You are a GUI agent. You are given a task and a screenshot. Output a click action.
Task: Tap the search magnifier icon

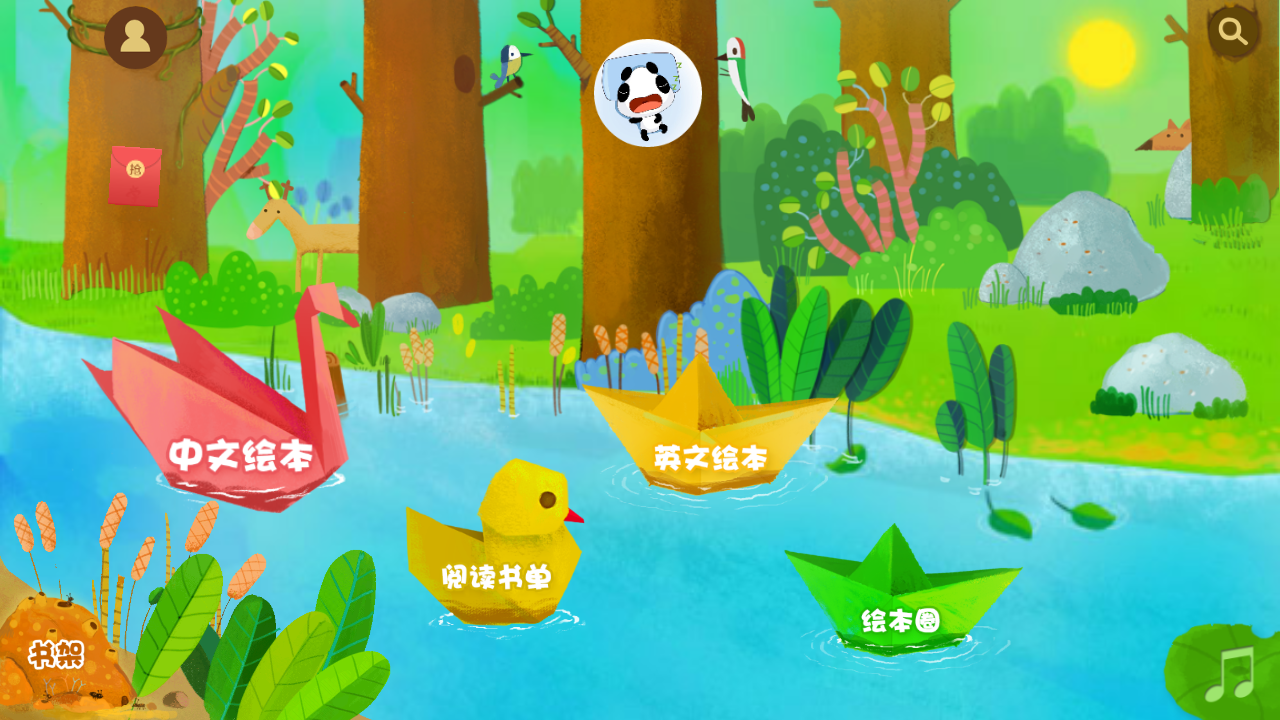1232,31
